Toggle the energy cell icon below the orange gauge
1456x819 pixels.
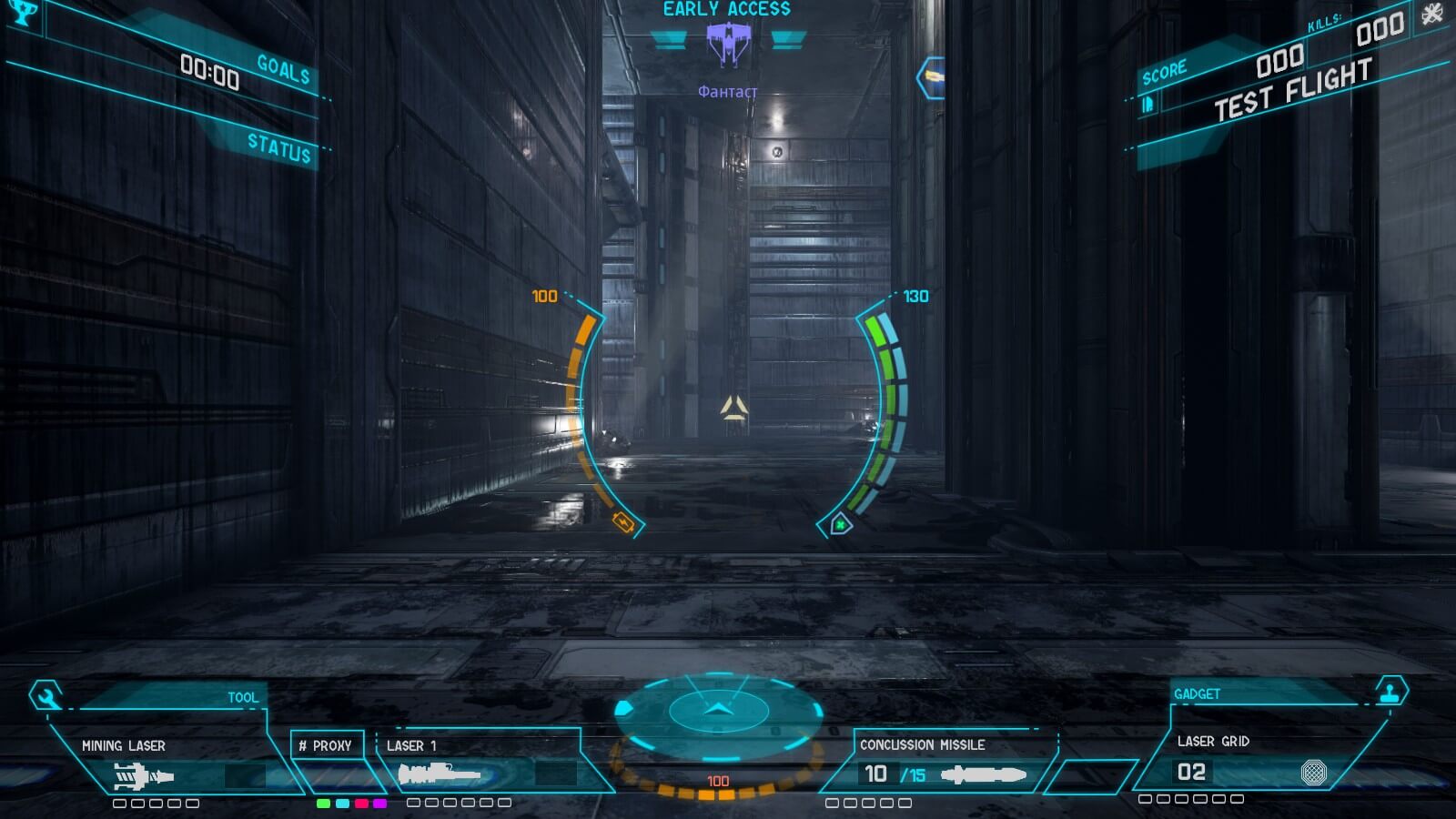tap(622, 522)
